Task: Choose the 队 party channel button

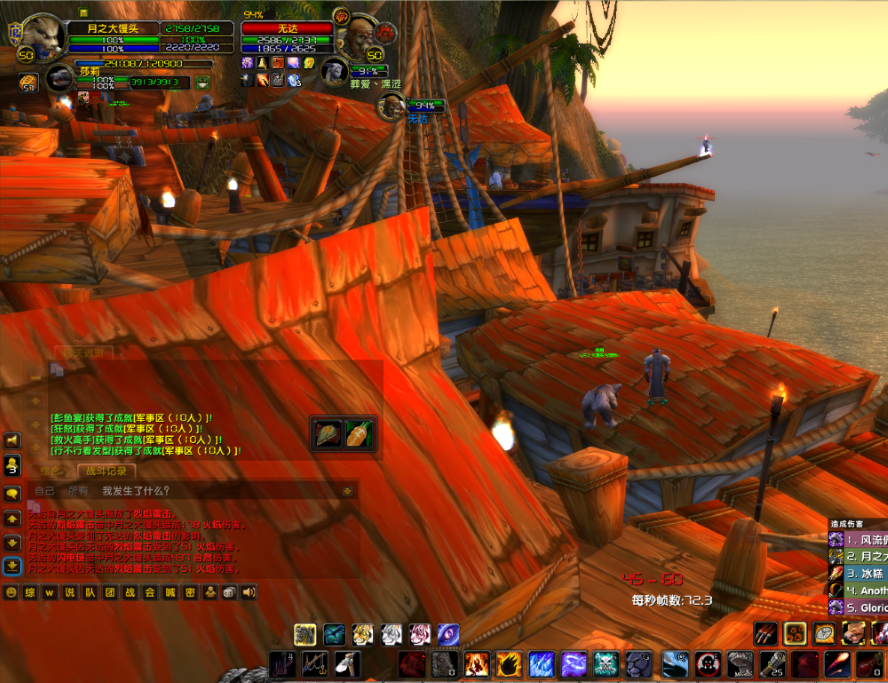Action: [90, 593]
